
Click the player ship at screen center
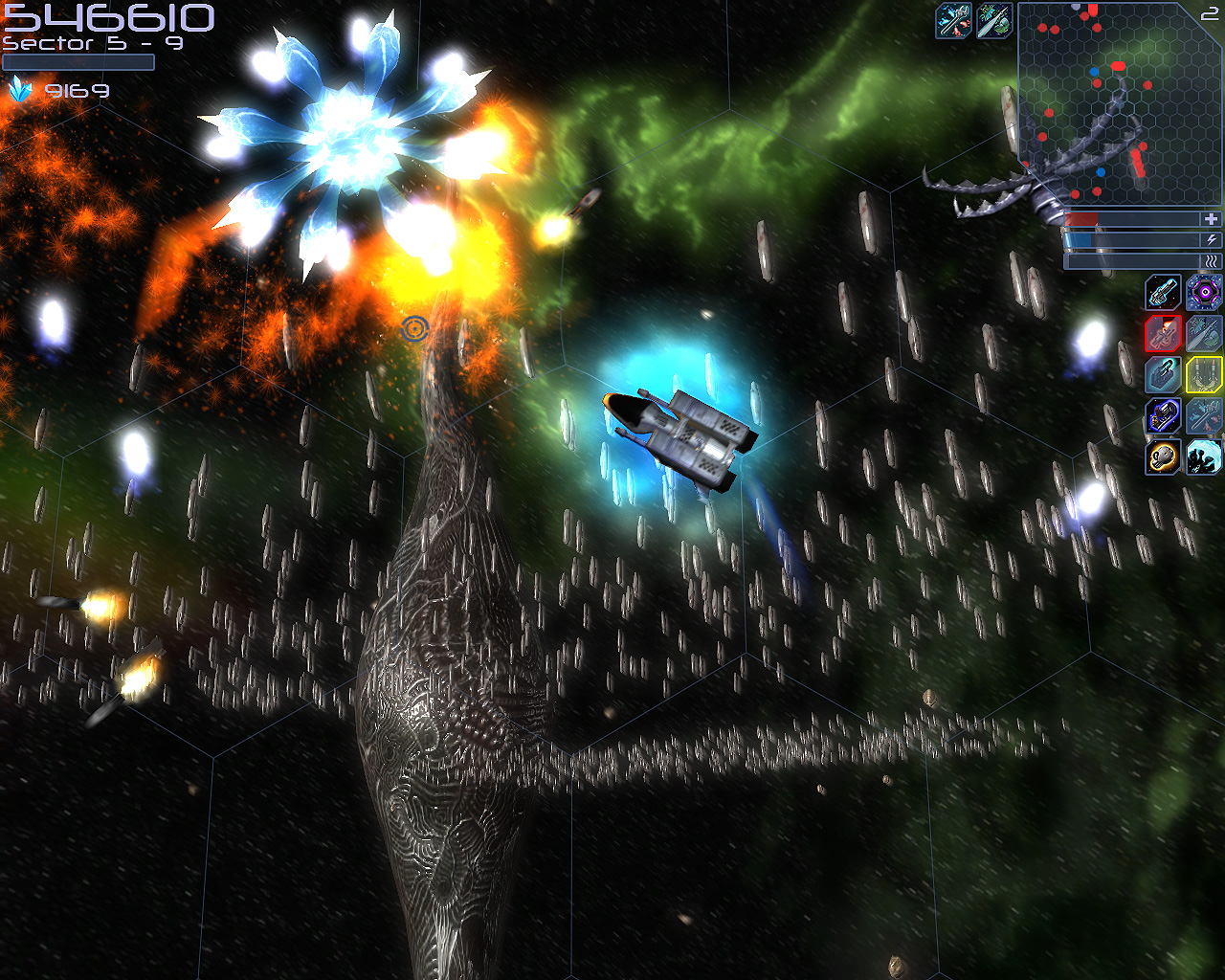click(679, 435)
